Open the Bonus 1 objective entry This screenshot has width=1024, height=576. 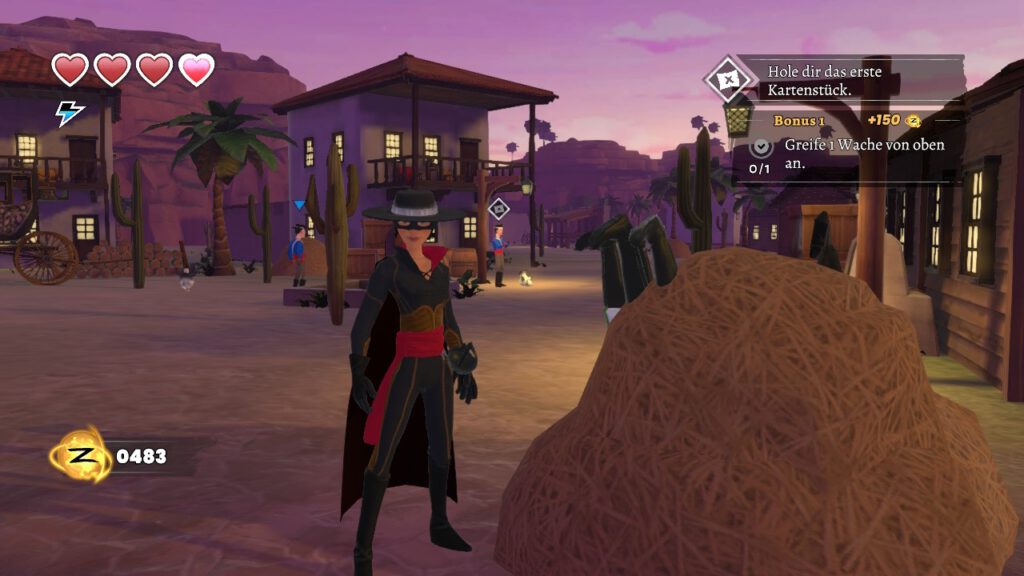point(799,121)
